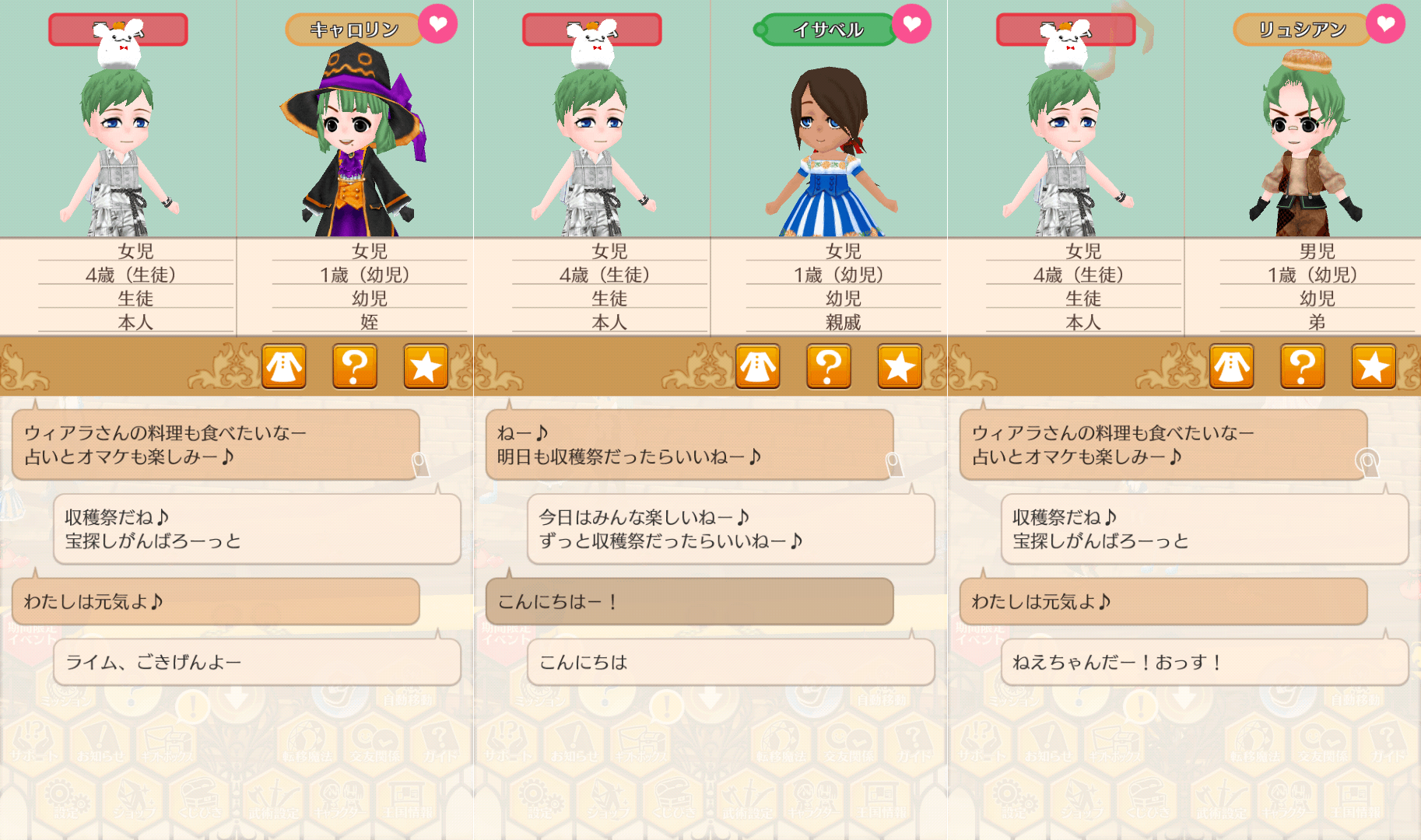Open the dress icon under イサベル's profile
1421x840 pixels.
758,366
